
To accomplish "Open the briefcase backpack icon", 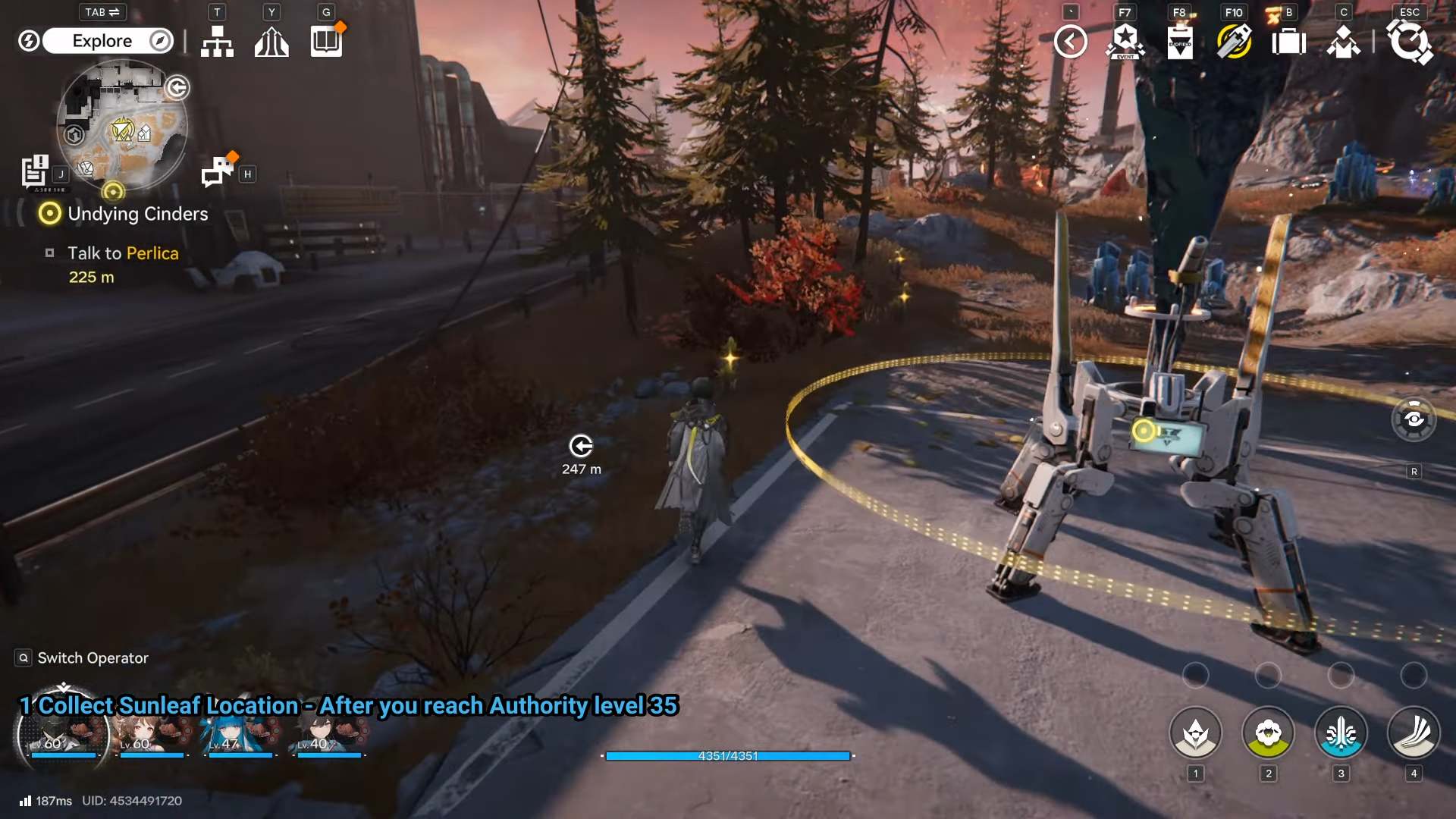I will (x=1288, y=42).
